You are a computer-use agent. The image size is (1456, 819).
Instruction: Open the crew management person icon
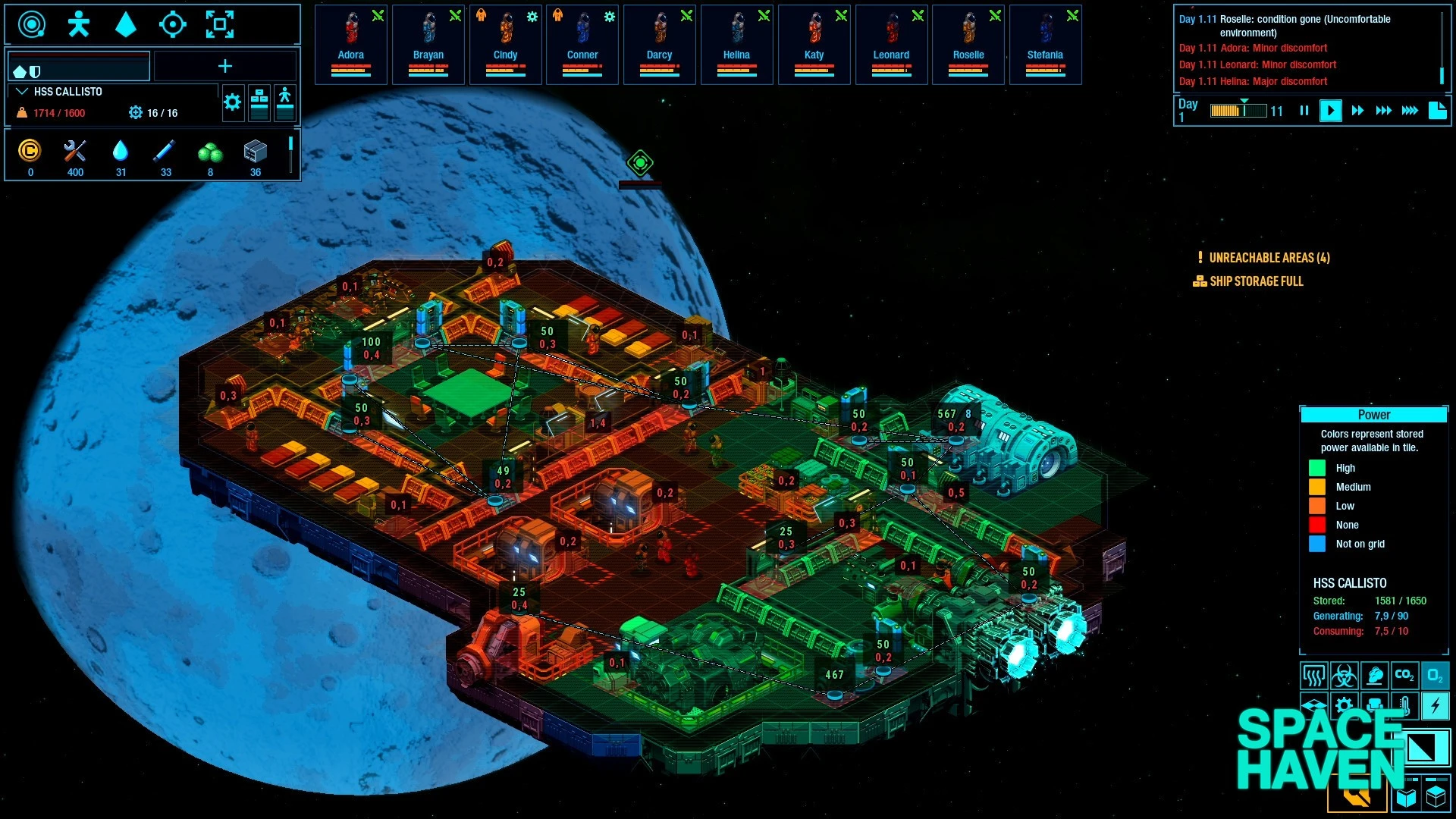tap(78, 24)
